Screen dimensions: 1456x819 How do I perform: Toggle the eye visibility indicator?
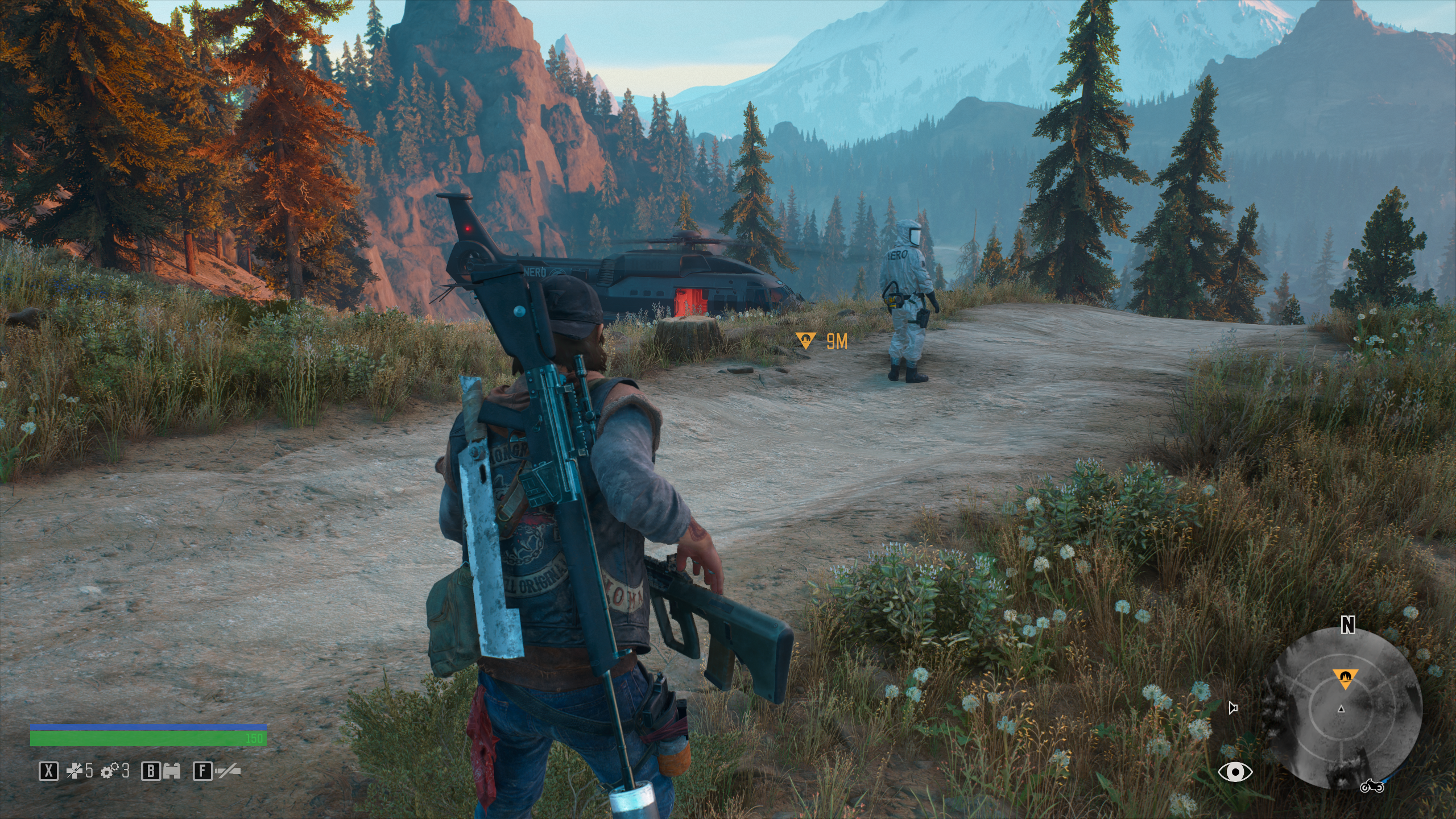(x=1235, y=772)
